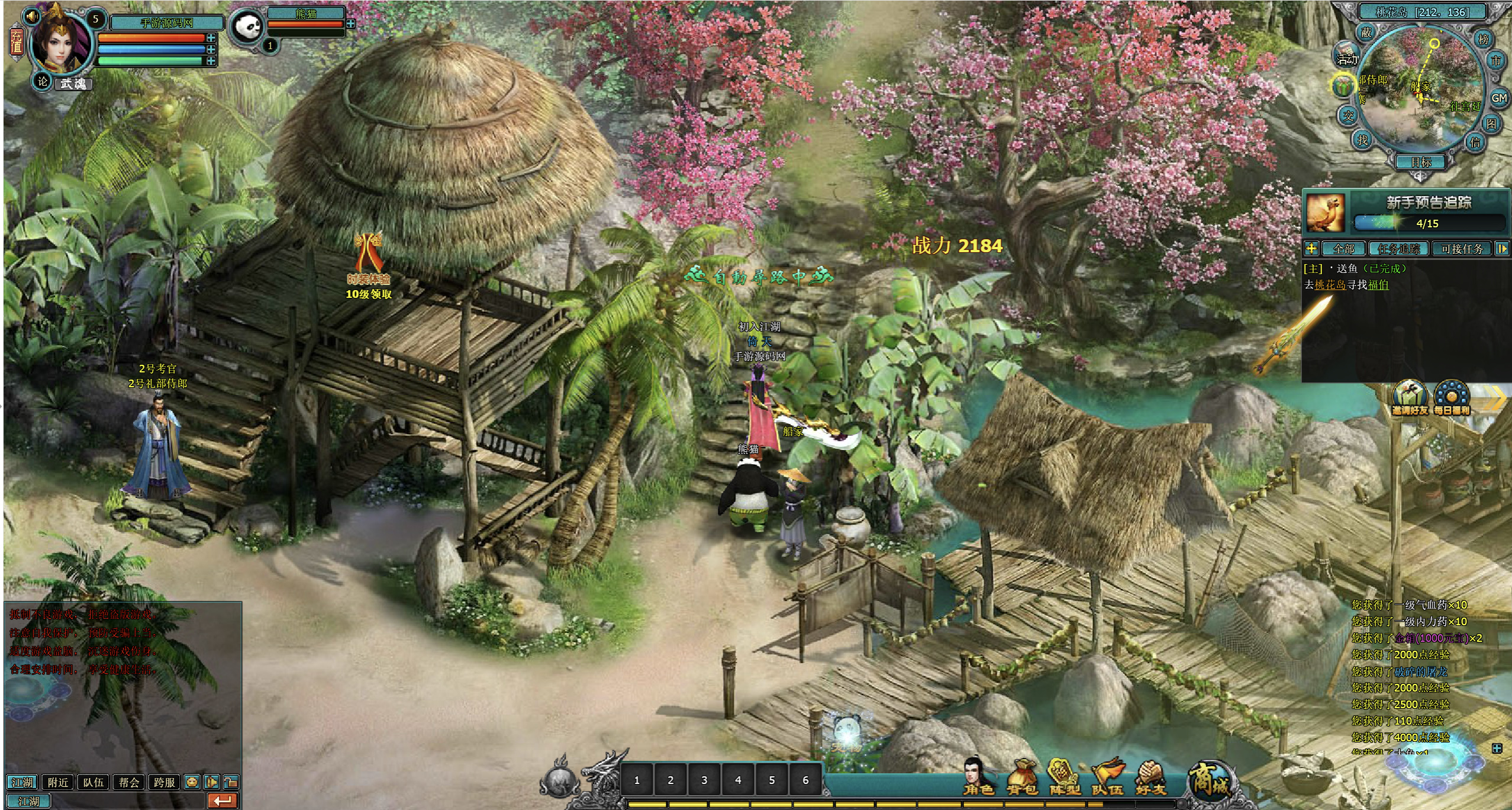Open the 阵型 formation menu
Viewport: 1512px width, 810px height.
click(1065, 777)
